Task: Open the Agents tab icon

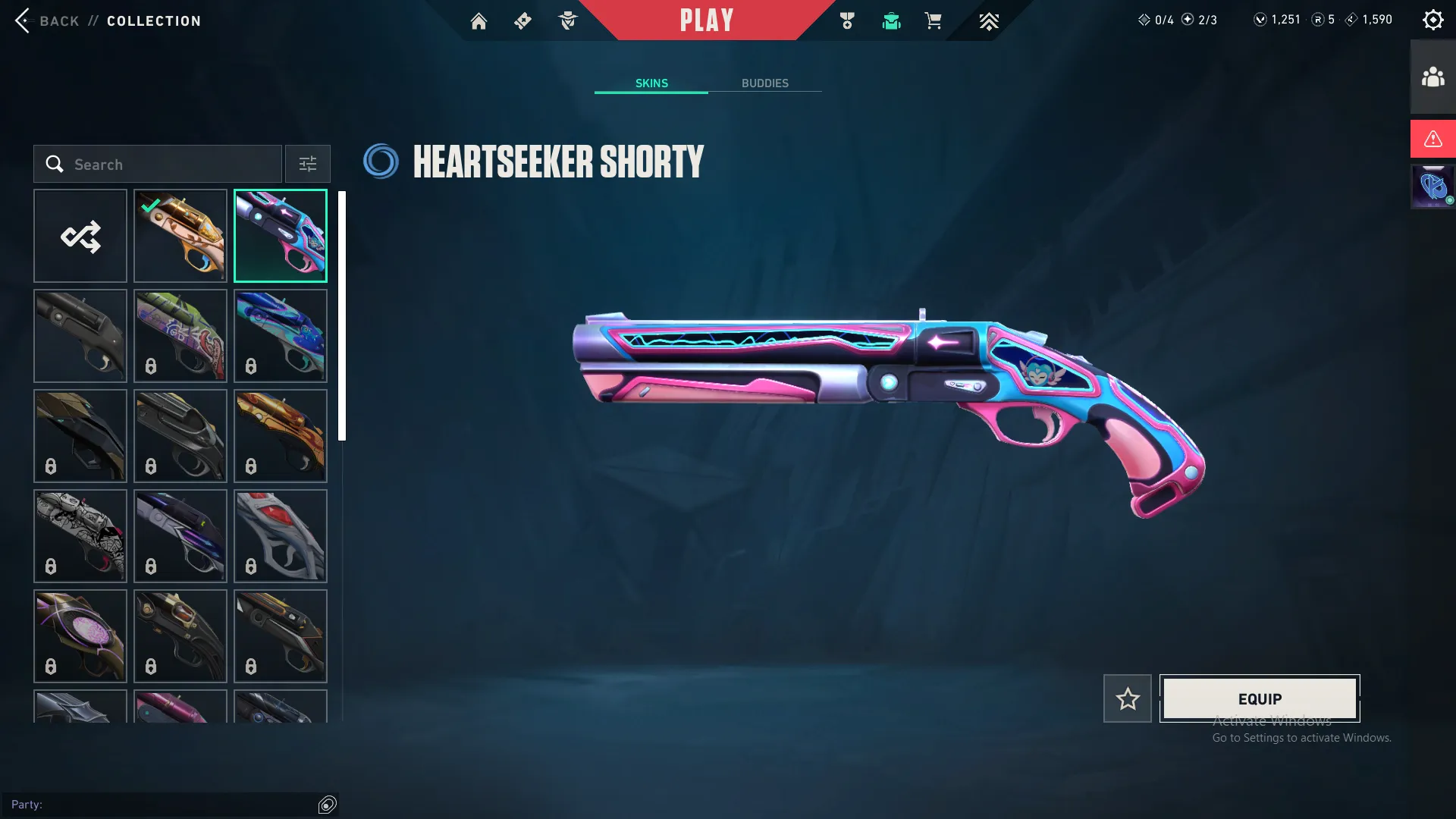Action: click(x=568, y=20)
